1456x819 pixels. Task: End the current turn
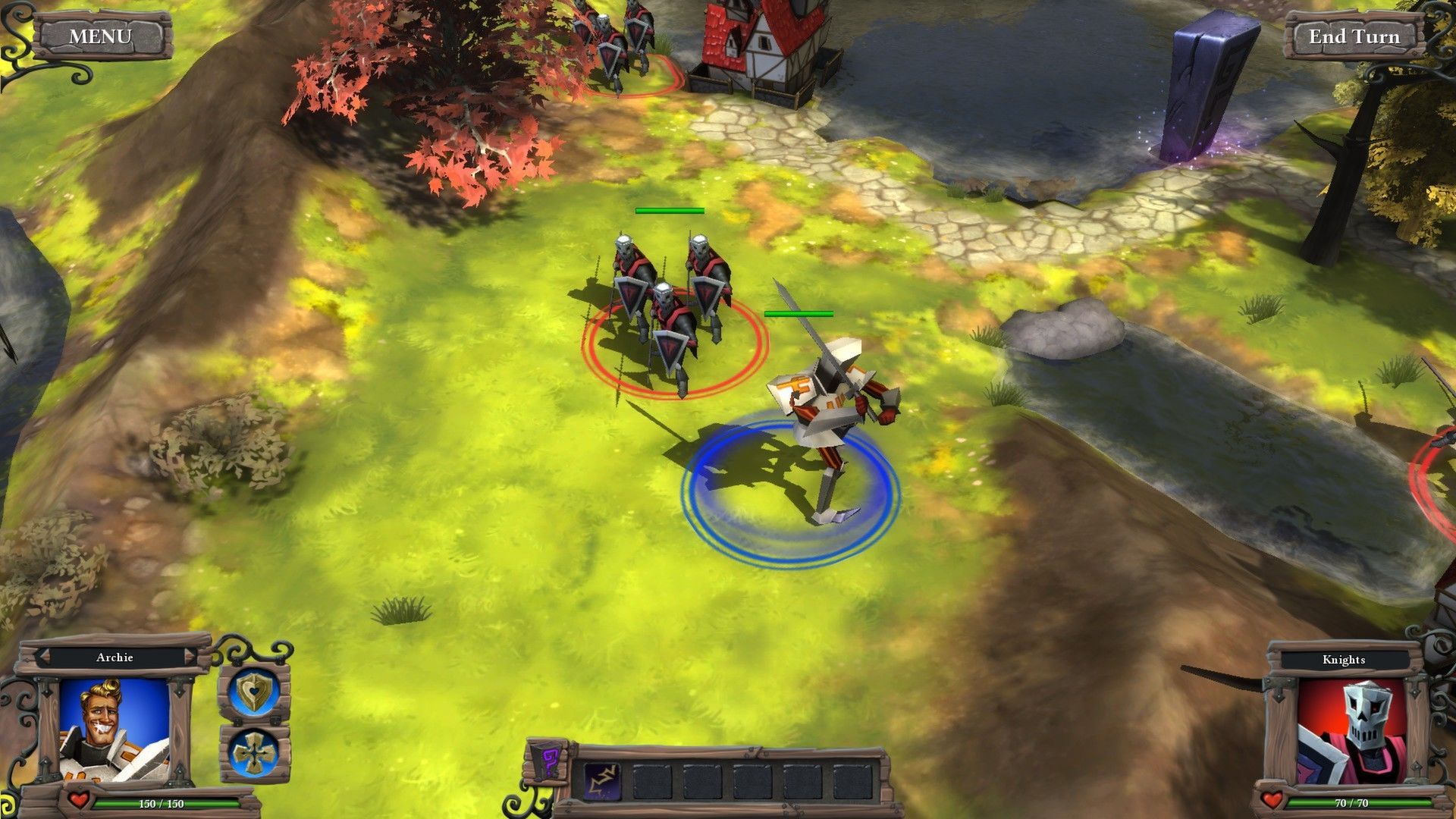pyautogui.click(x=1354, y=36)
